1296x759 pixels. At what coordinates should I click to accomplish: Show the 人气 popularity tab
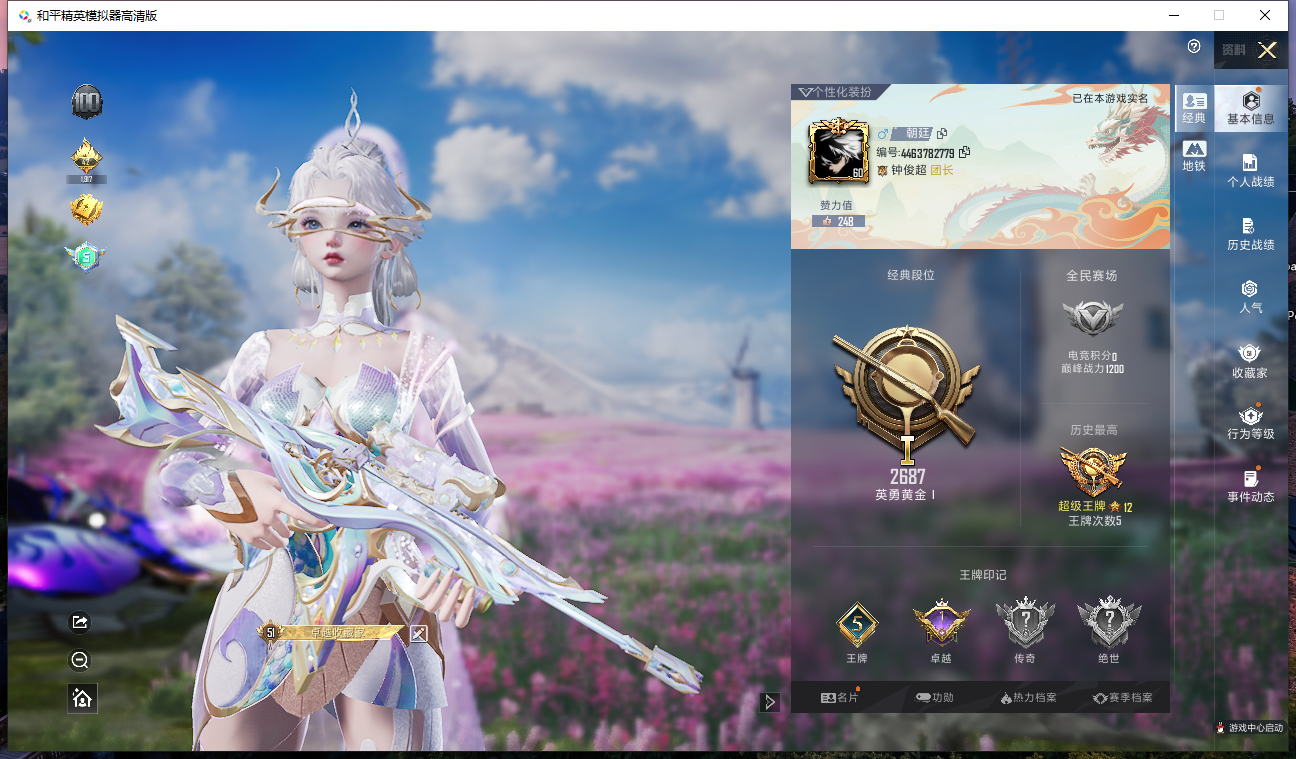(x=1250, y=297)
